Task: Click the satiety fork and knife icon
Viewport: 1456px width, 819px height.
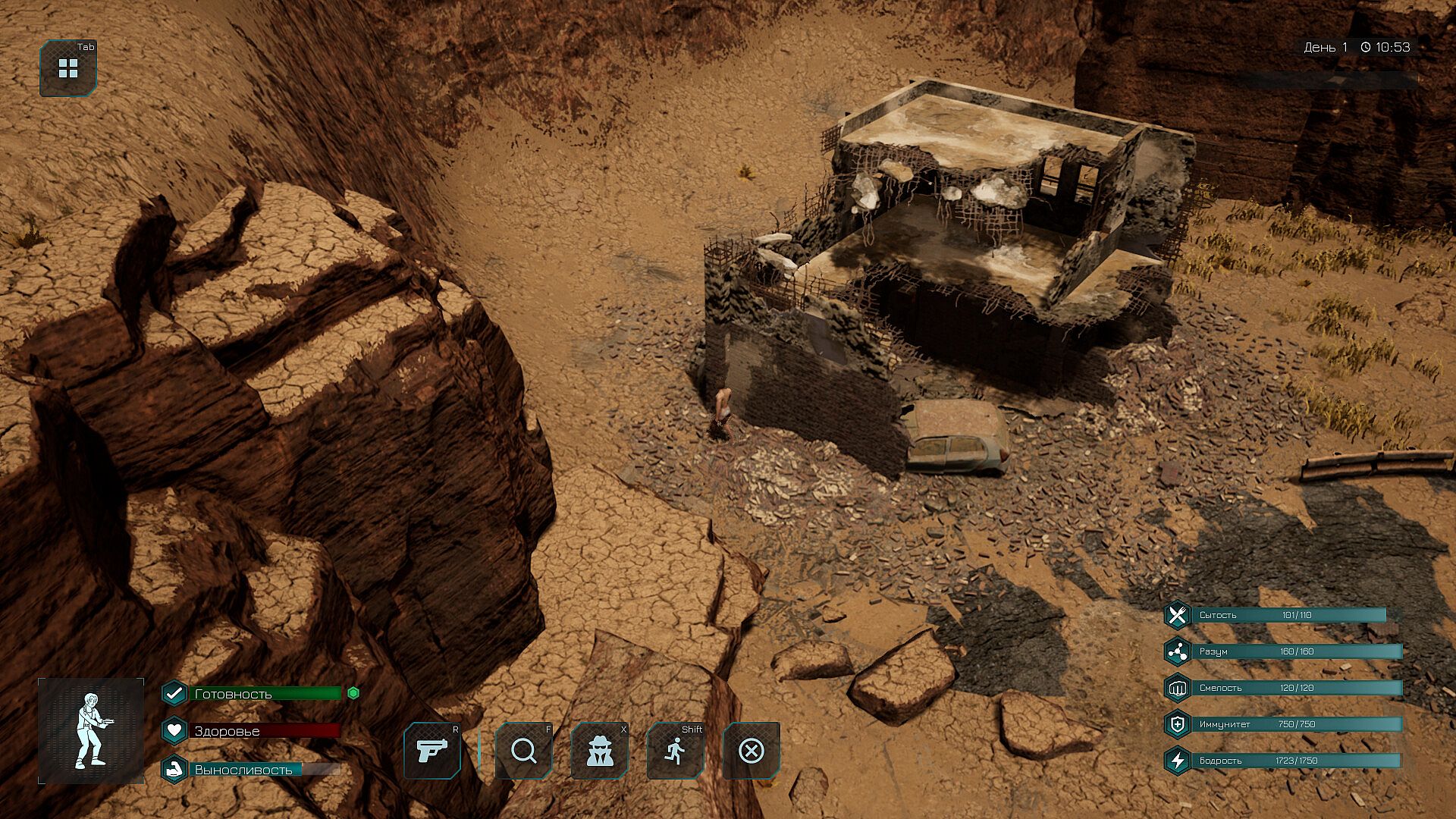Action: [1177, 615]
